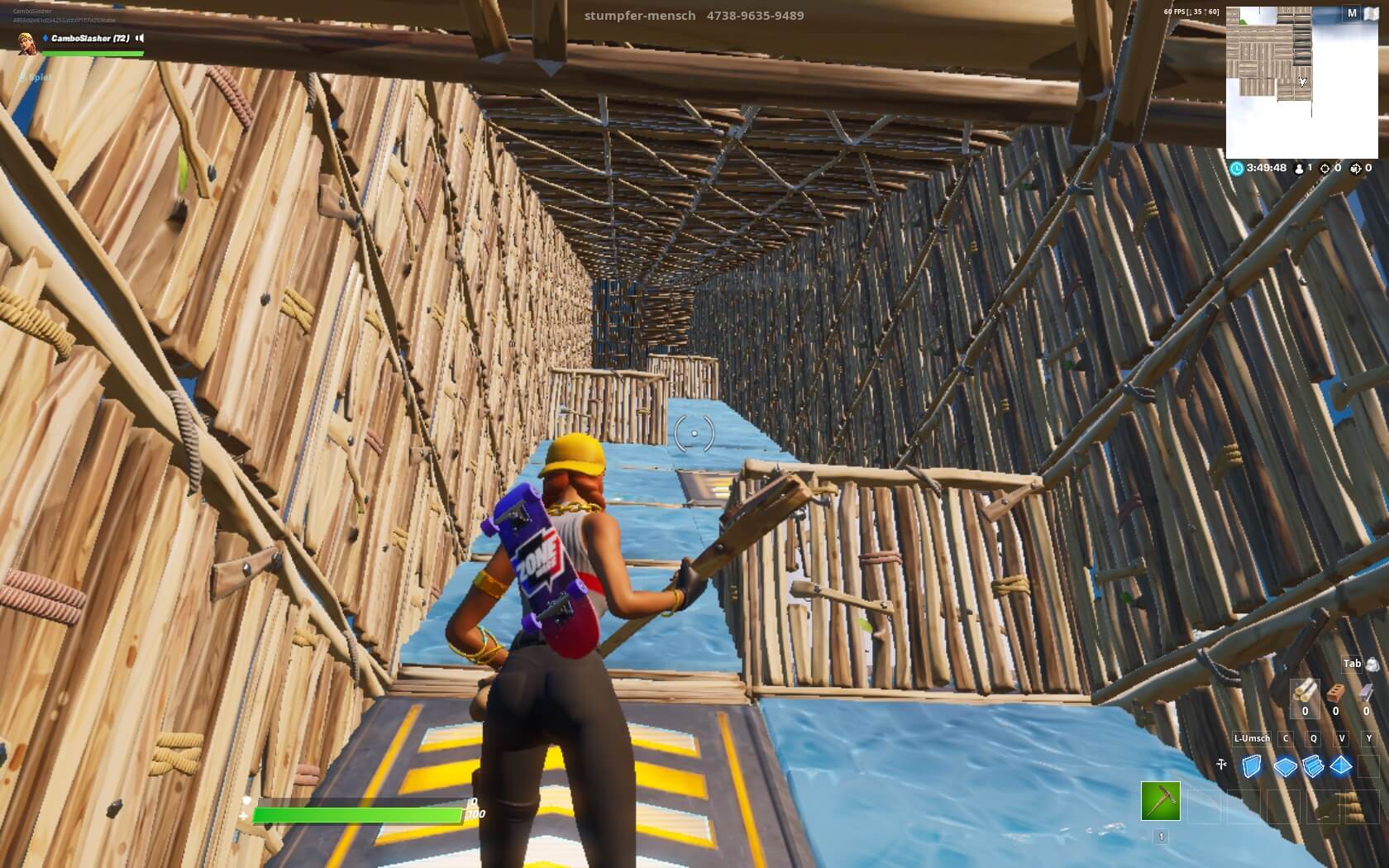Click the player count icon
The image size is (1389, 868).
(x=1299, y=169)
